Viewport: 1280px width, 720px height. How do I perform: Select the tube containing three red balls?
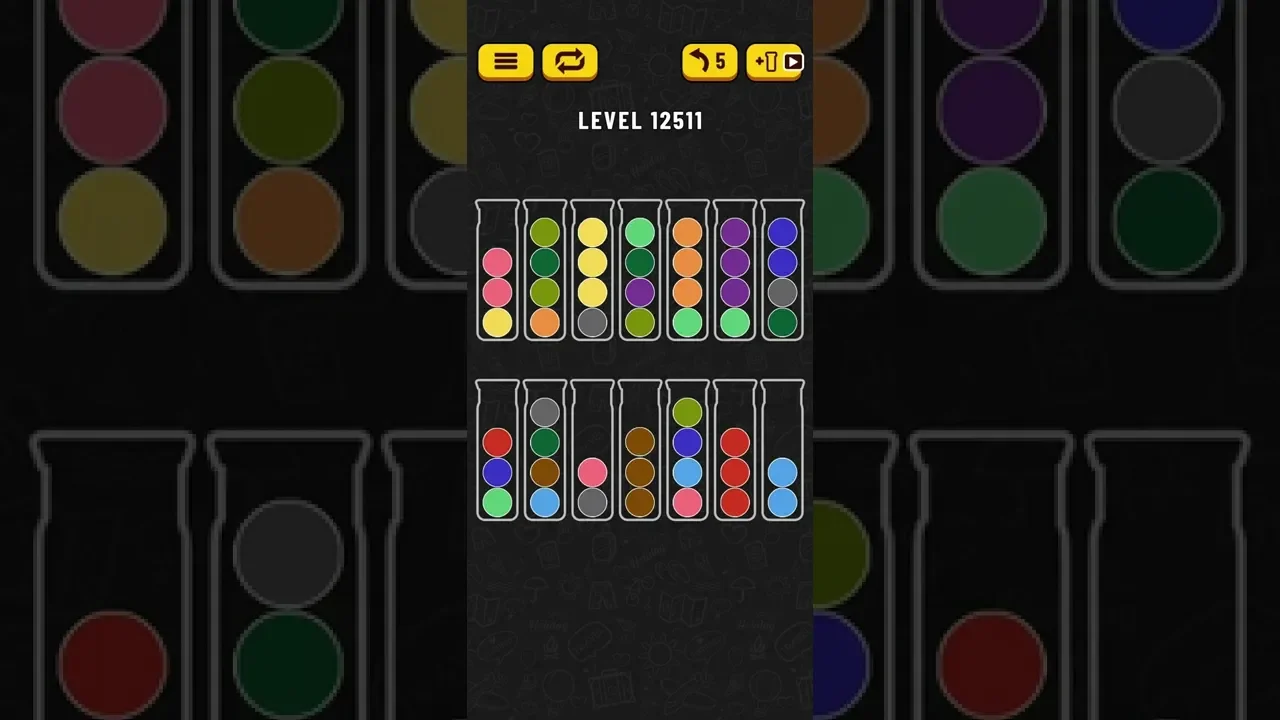click(x=735, y=452)
